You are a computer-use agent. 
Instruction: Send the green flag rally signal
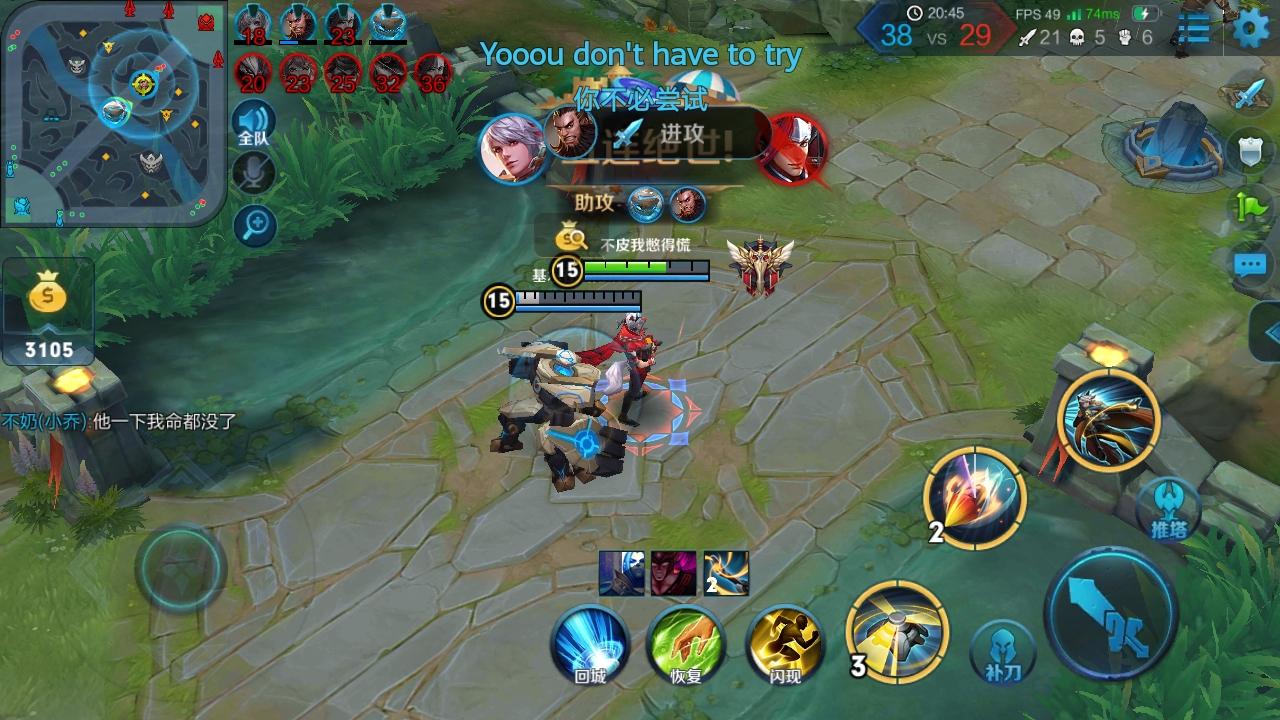(x=1251, y=208)
